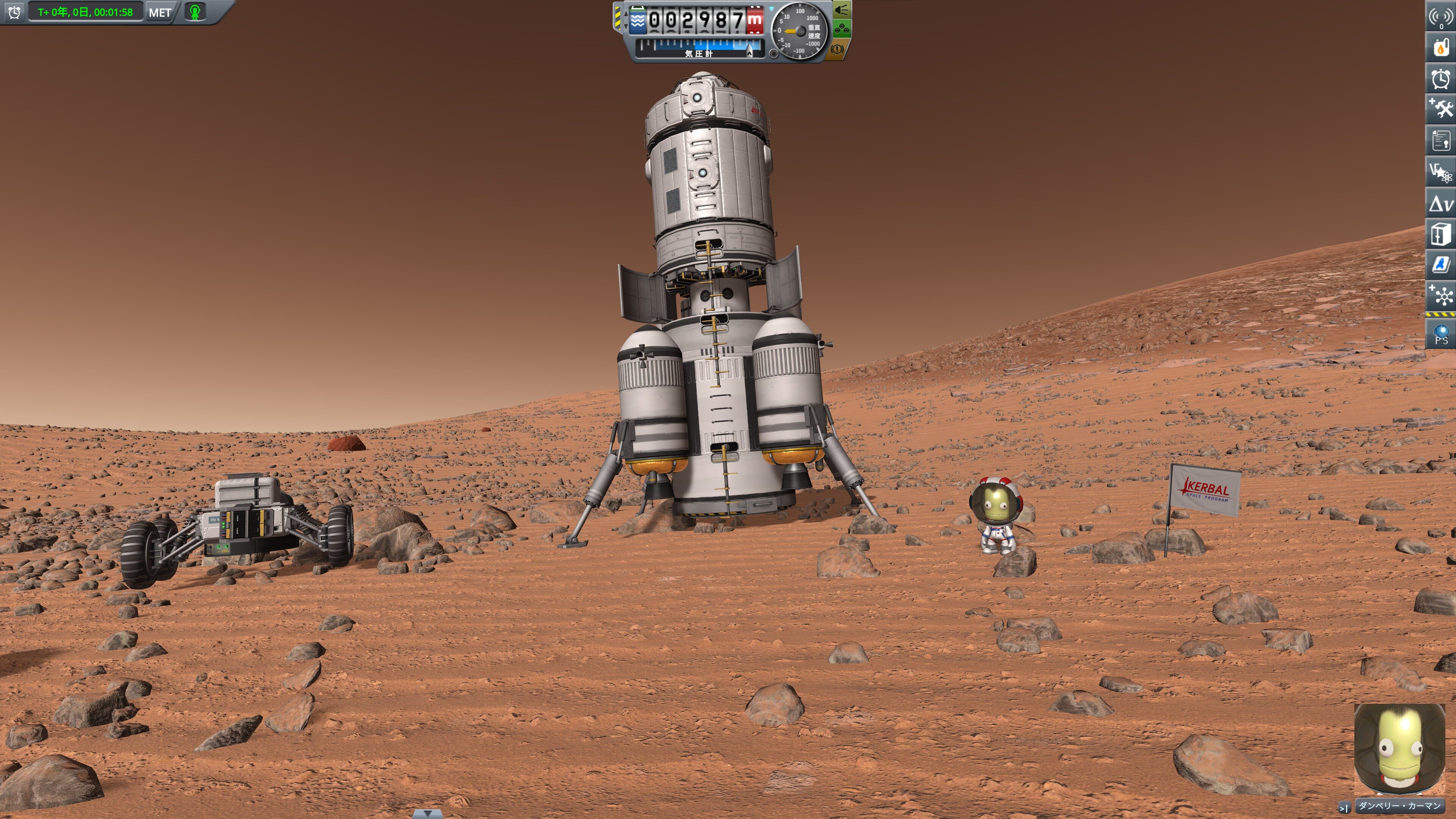Open the blue rocket book KSPedia app

coord(1441,265)
